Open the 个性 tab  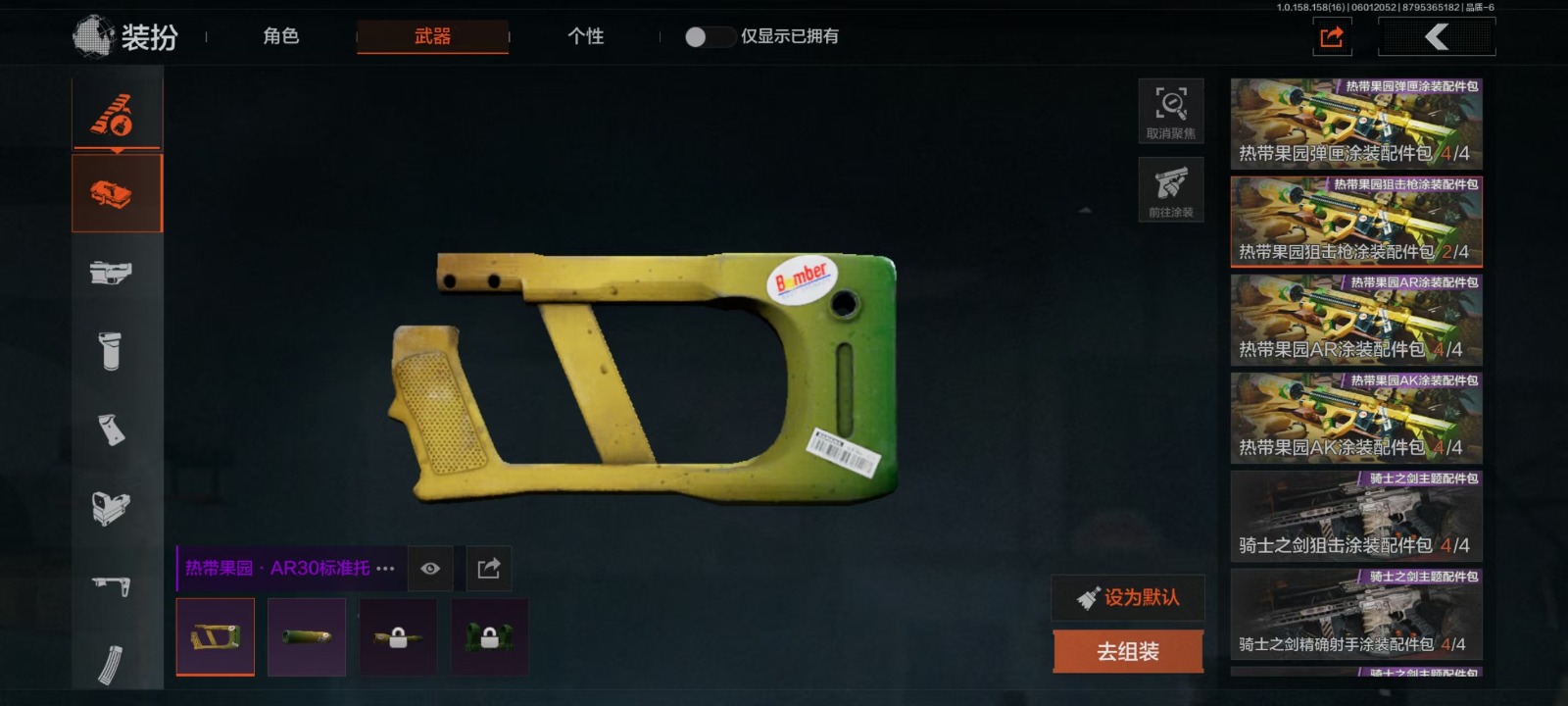click(x=585, y=36)
